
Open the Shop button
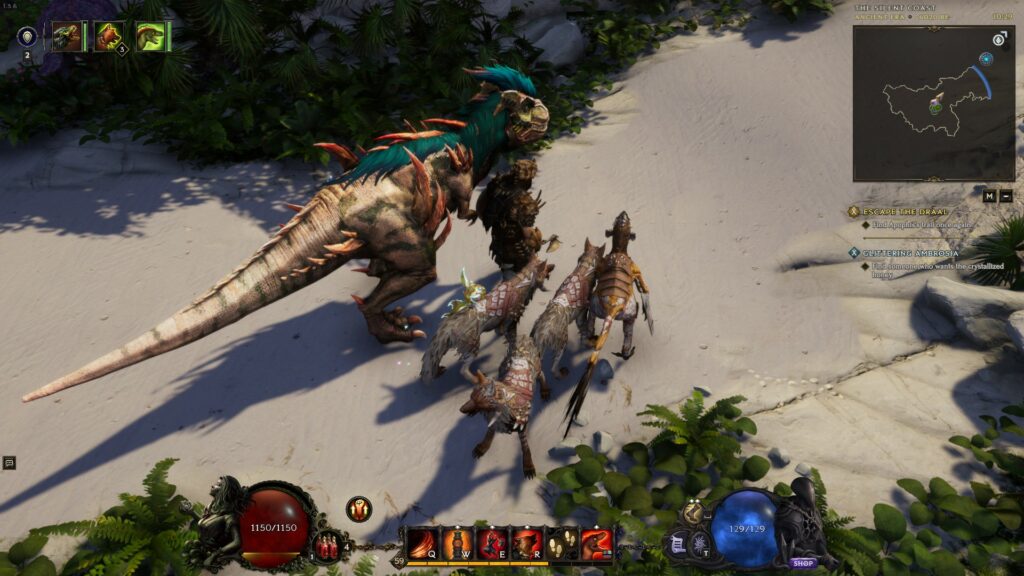pos(804,562)
